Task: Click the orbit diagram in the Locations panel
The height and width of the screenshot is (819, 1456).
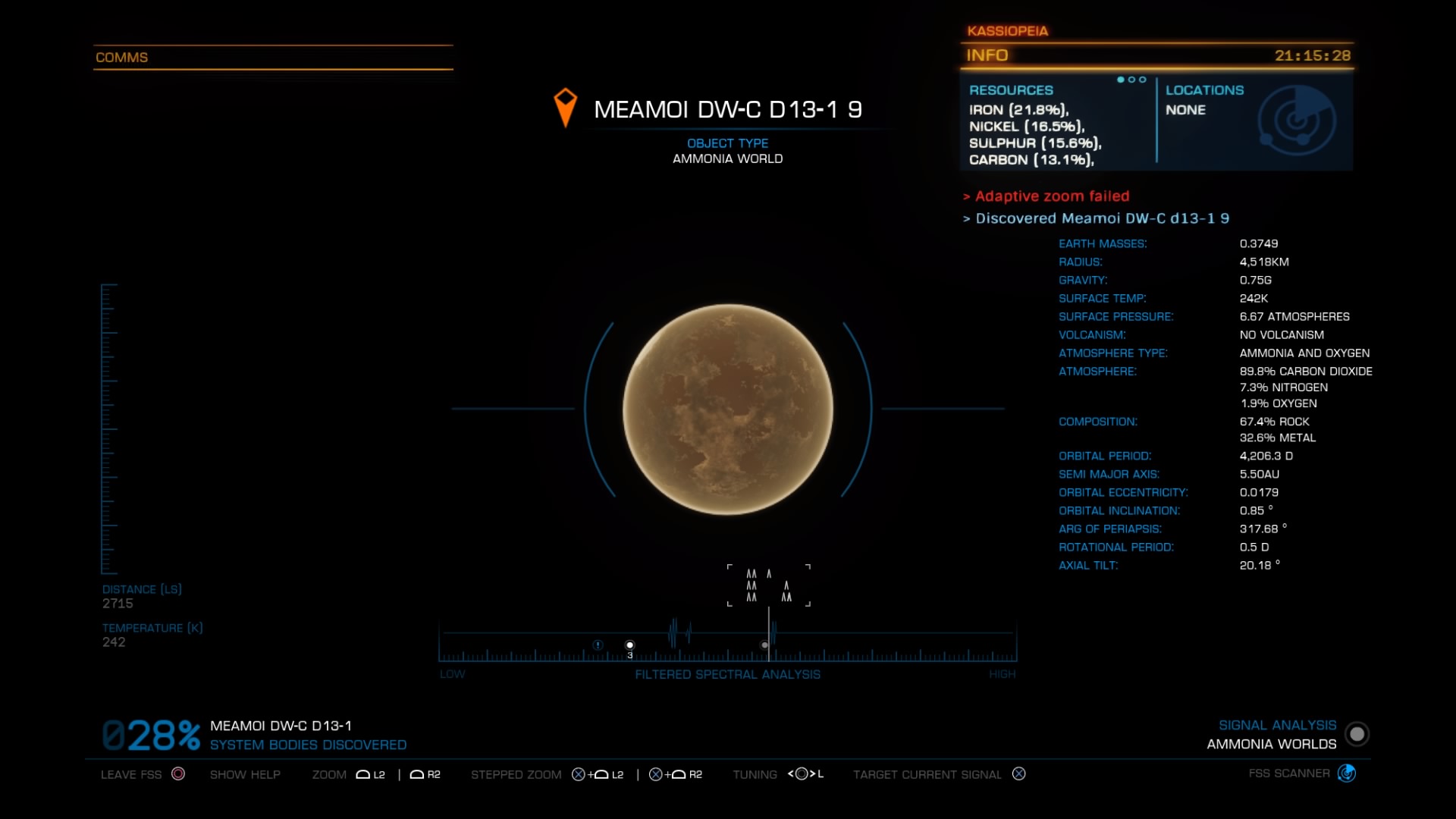Action: tap(1297, 120)
